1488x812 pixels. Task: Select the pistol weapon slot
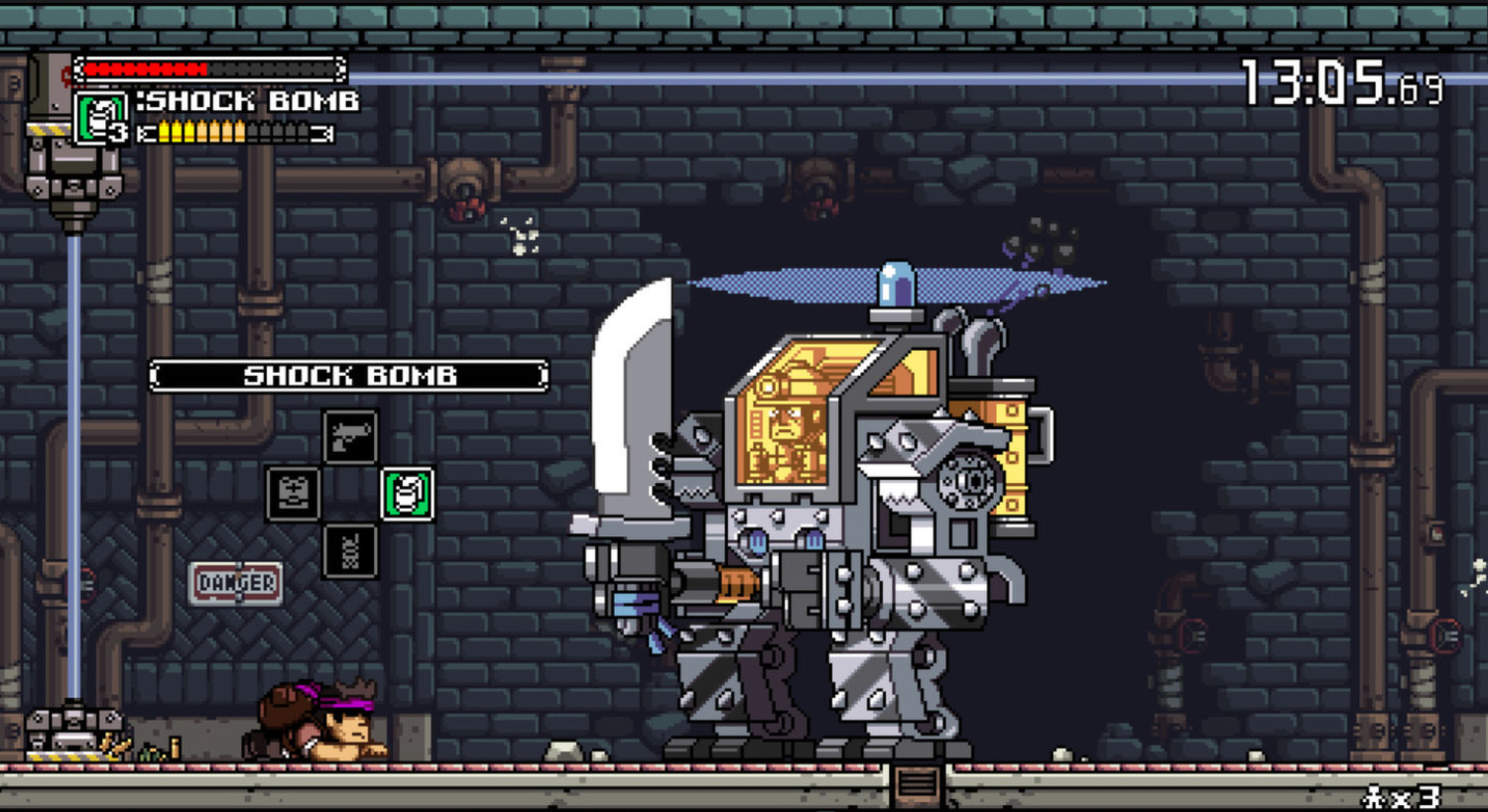[350, 436]
